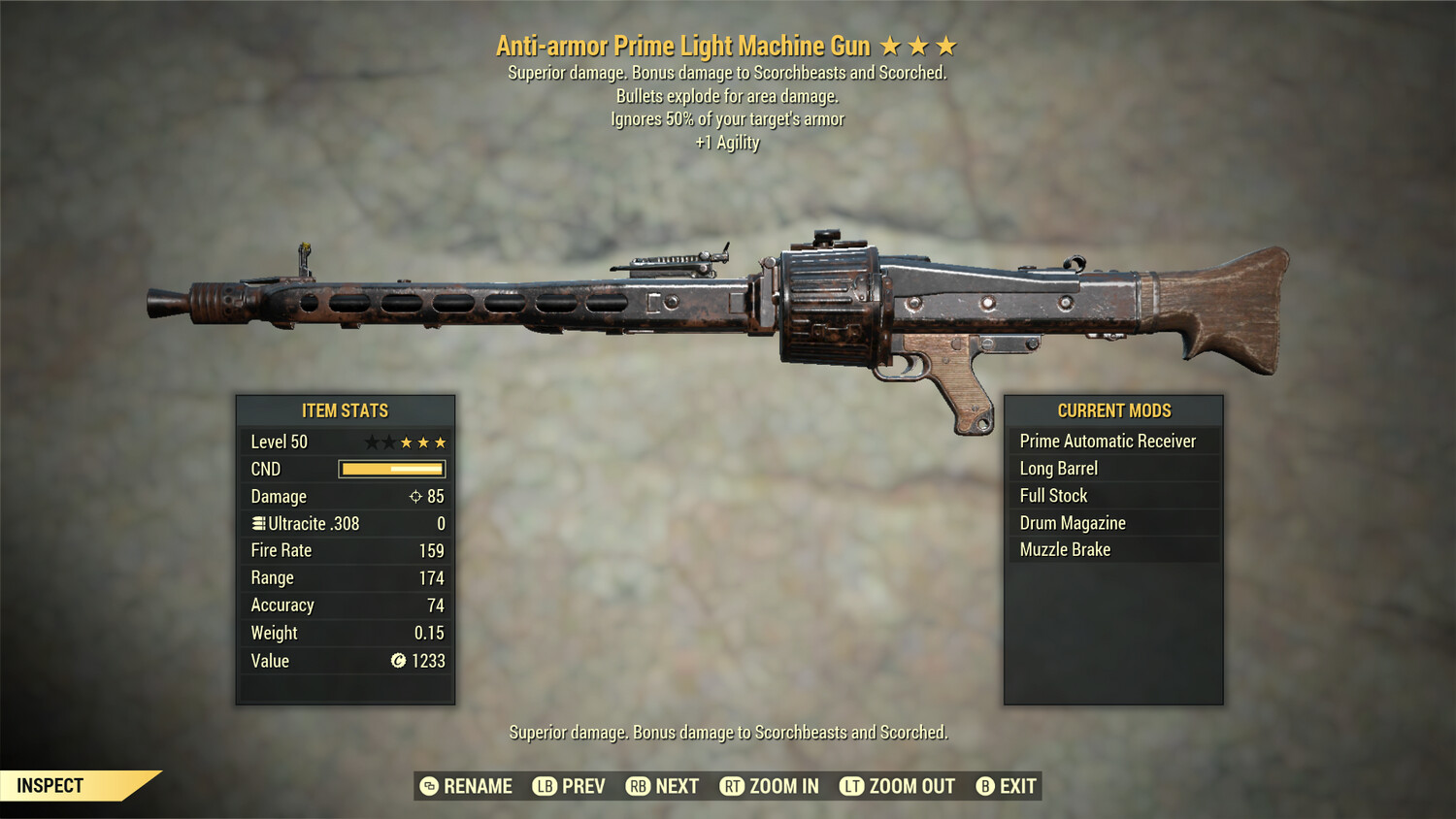Select EXIT to leave inspect view

(1014, 786)
